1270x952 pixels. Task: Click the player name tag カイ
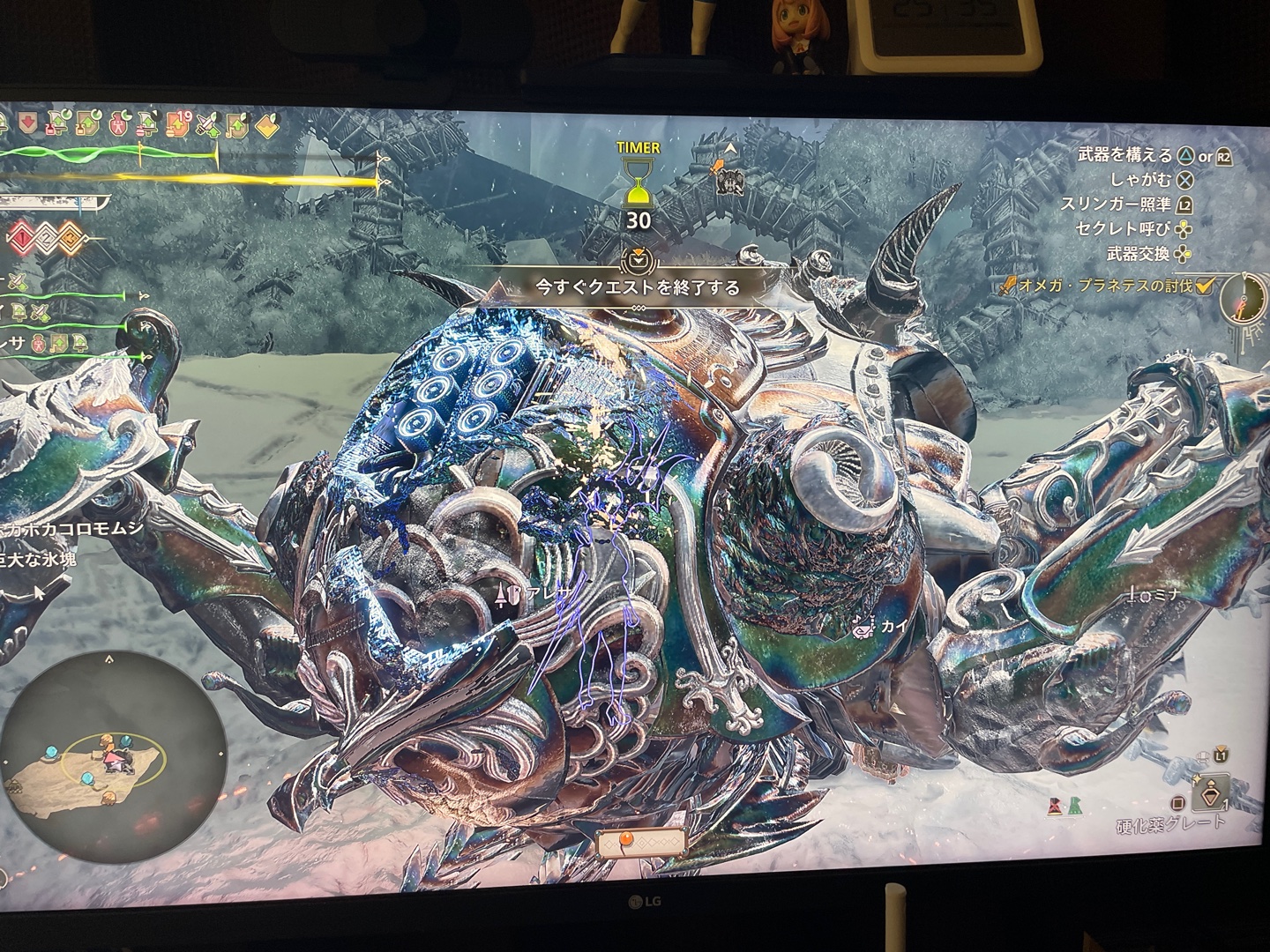pos(889,627)
